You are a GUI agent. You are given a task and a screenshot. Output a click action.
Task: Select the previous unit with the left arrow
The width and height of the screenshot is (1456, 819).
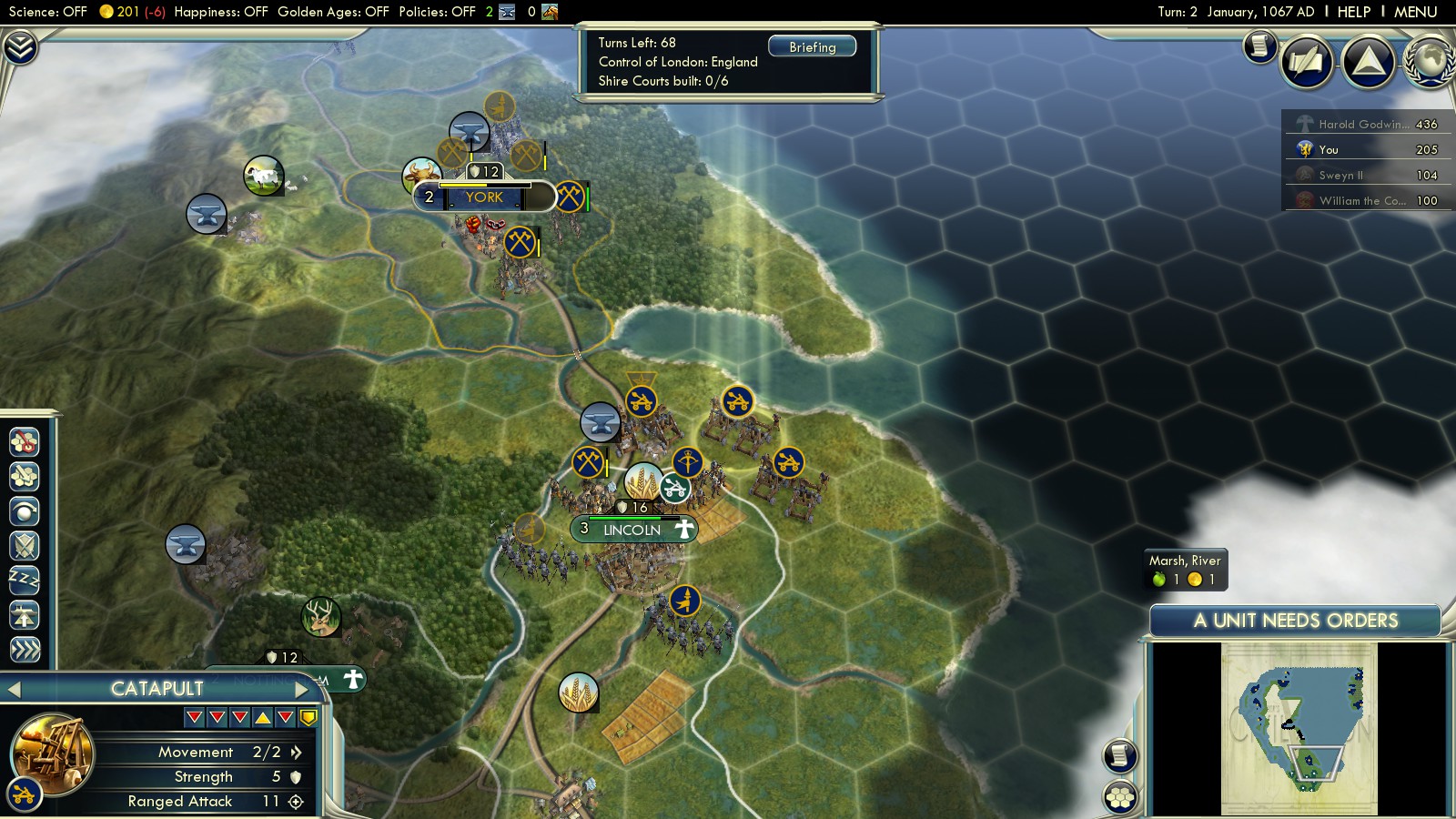(15, 689)
